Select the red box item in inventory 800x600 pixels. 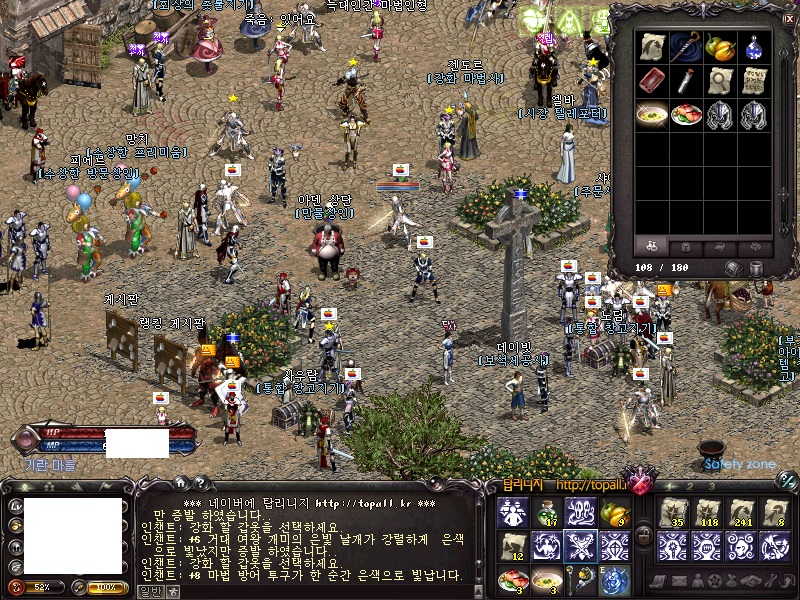click(x=651, y=81)
